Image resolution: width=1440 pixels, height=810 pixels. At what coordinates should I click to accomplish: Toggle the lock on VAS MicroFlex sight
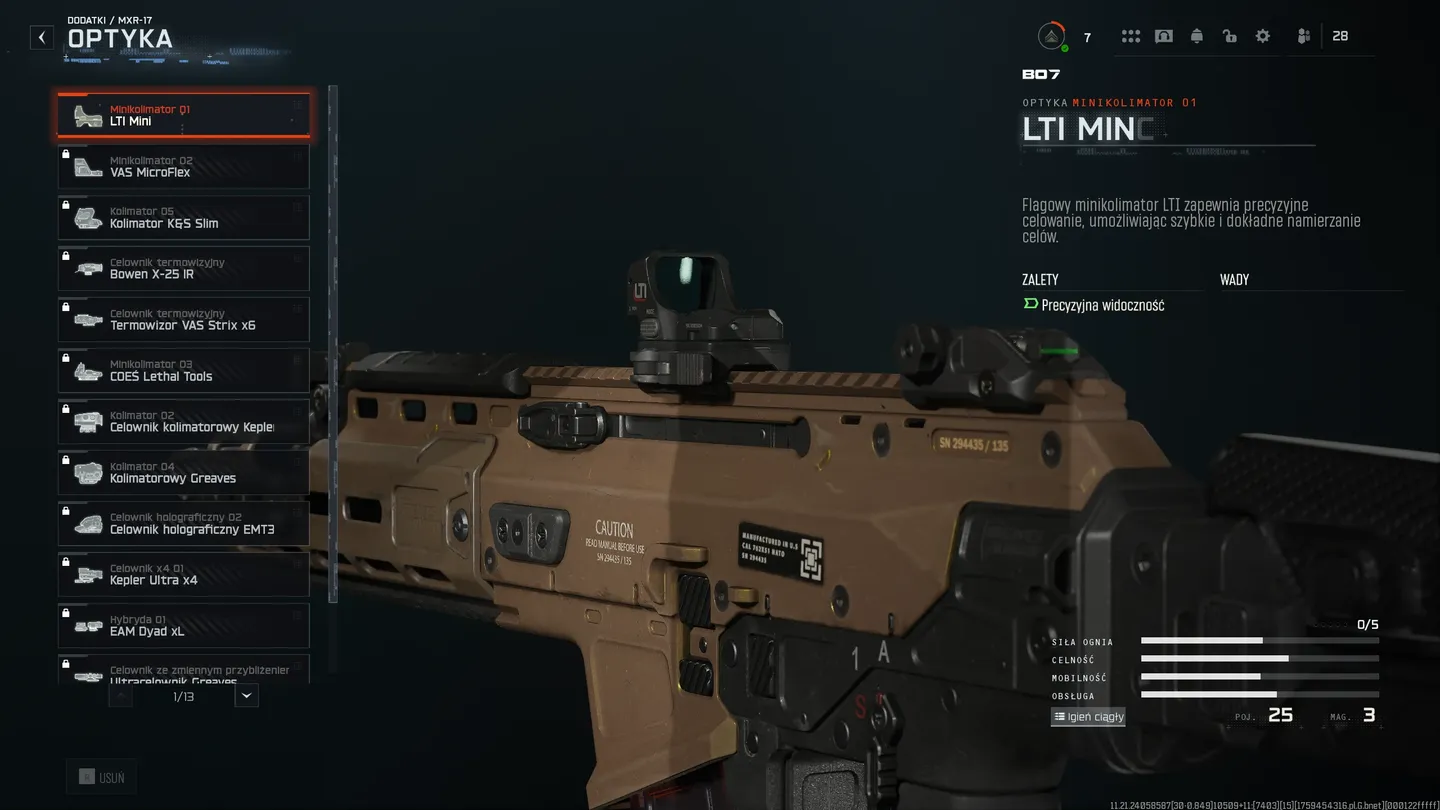67,151
